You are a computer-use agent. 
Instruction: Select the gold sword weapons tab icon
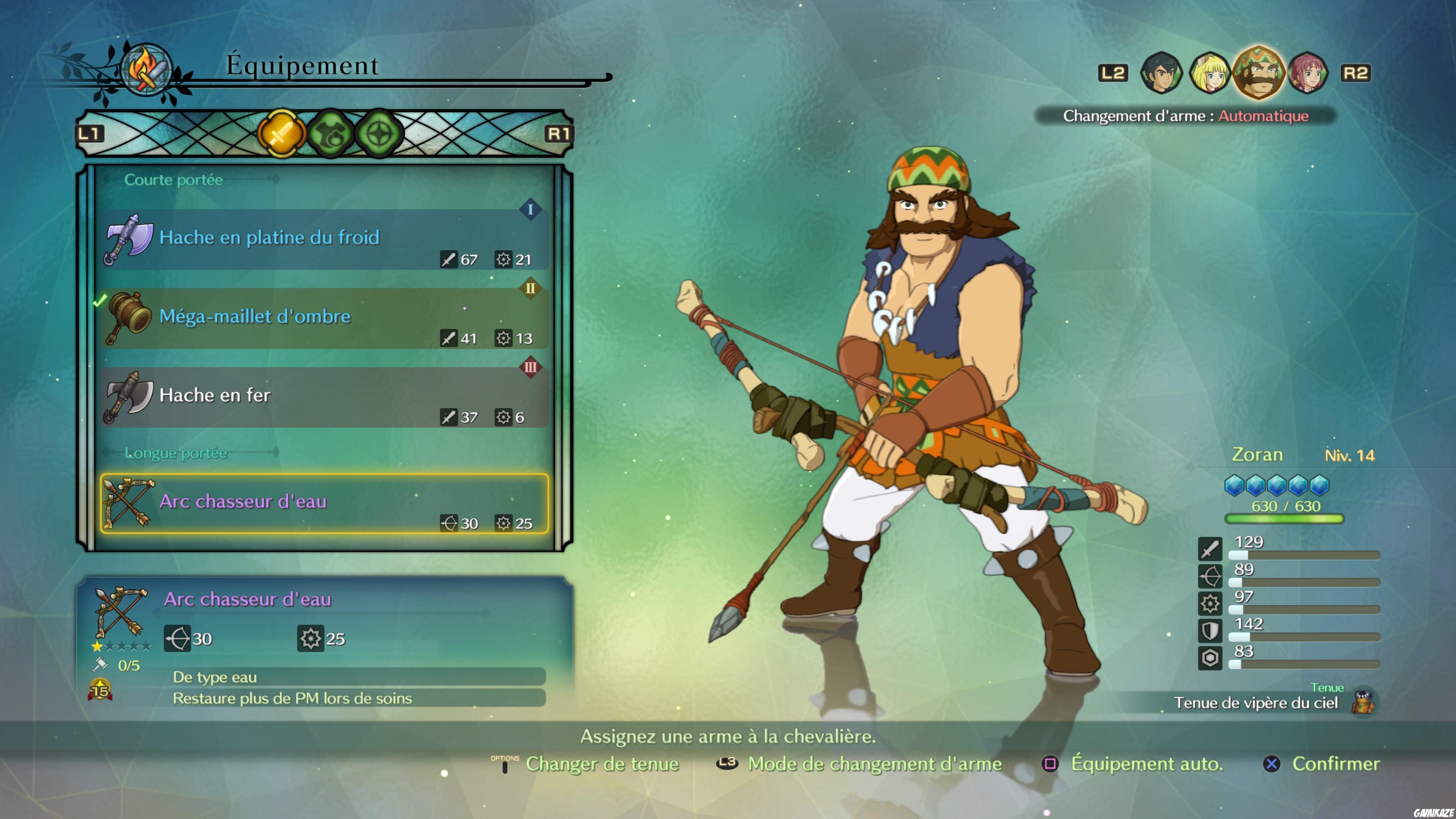pos(281,133)
